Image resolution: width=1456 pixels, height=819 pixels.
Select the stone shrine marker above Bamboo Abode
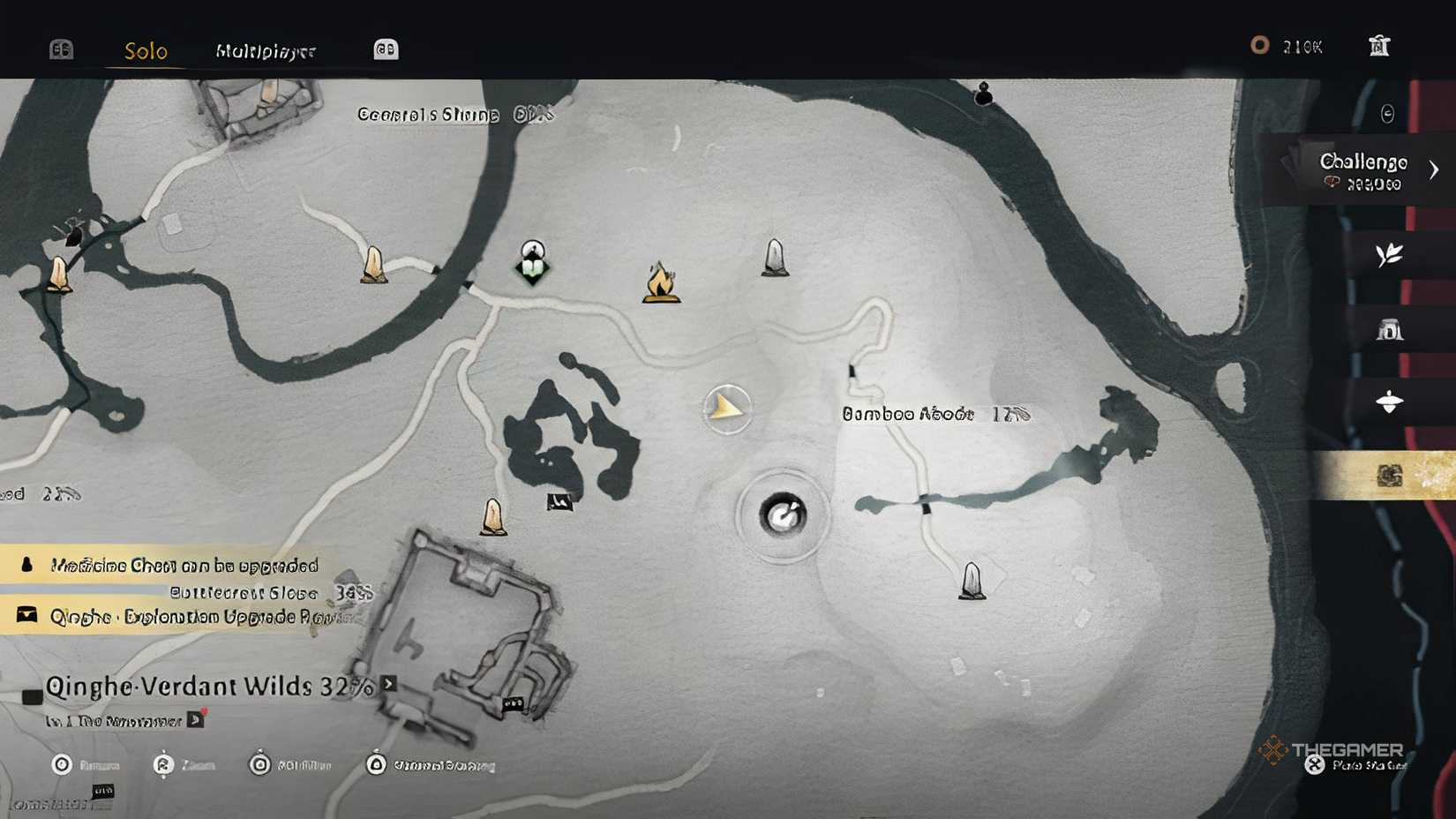click(x=775, y=259)
